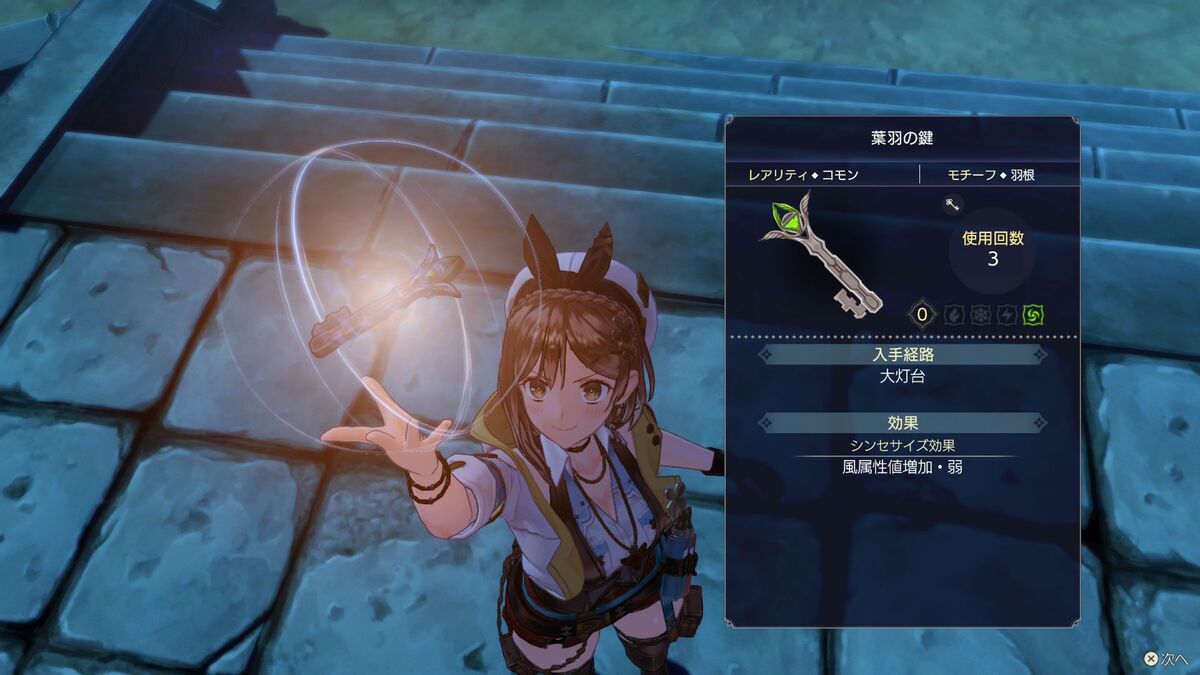Image resolution: width=1200 pixels, height=675 pixels.
Task: Select the 効果 section header
Action: (903, 423)
